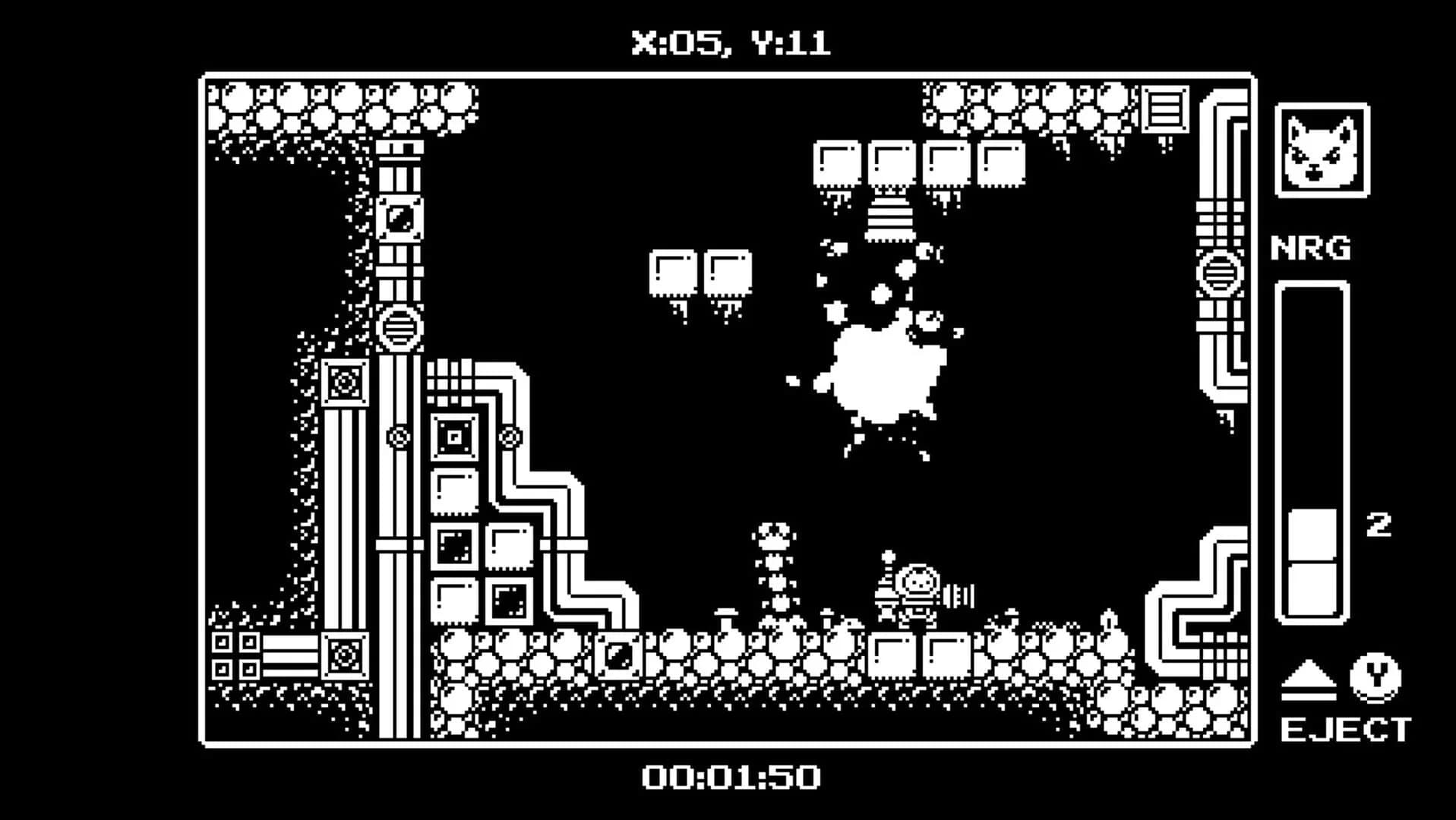Click the valve wheel on the right pipe
1456x820 pixels.
[1220, 275]
